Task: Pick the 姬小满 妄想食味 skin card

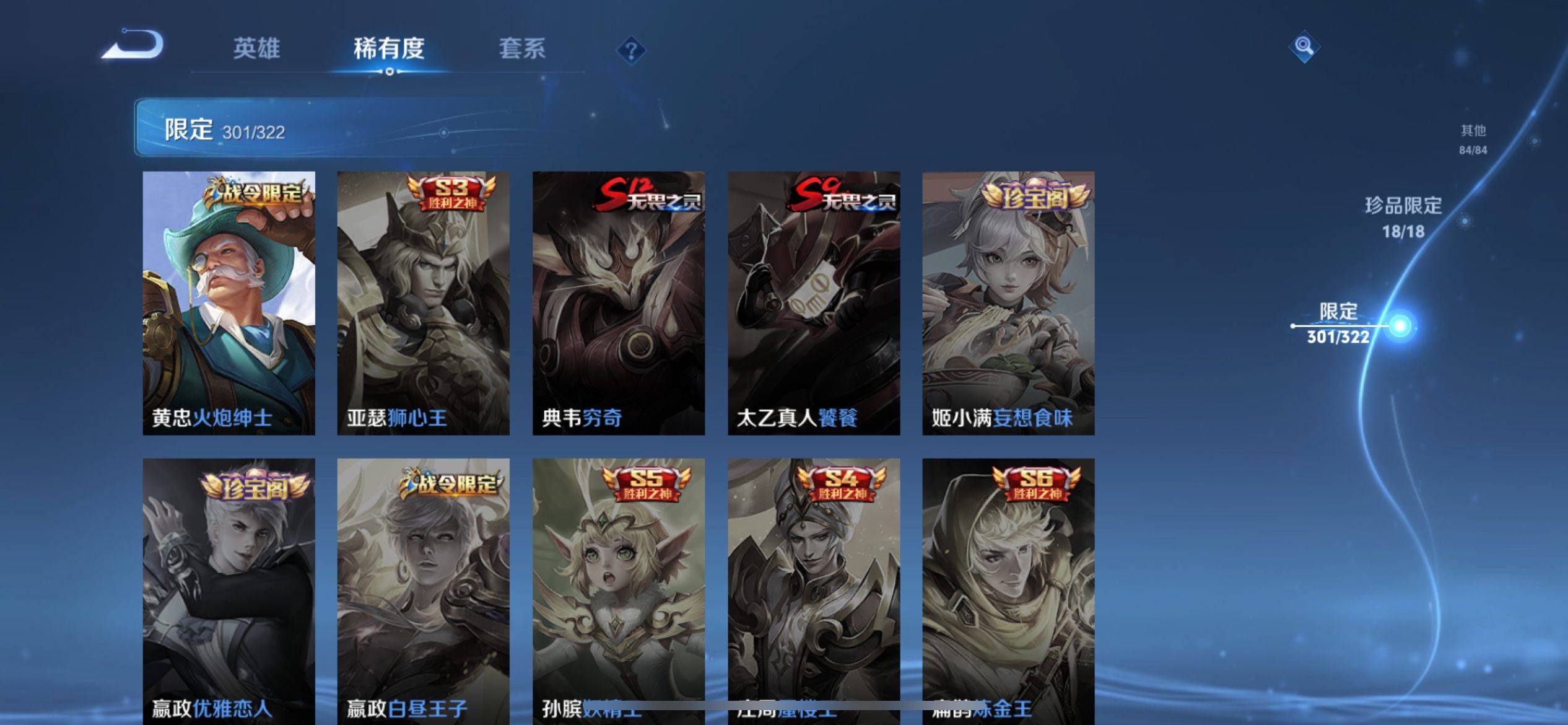Action: [1008, 303]
